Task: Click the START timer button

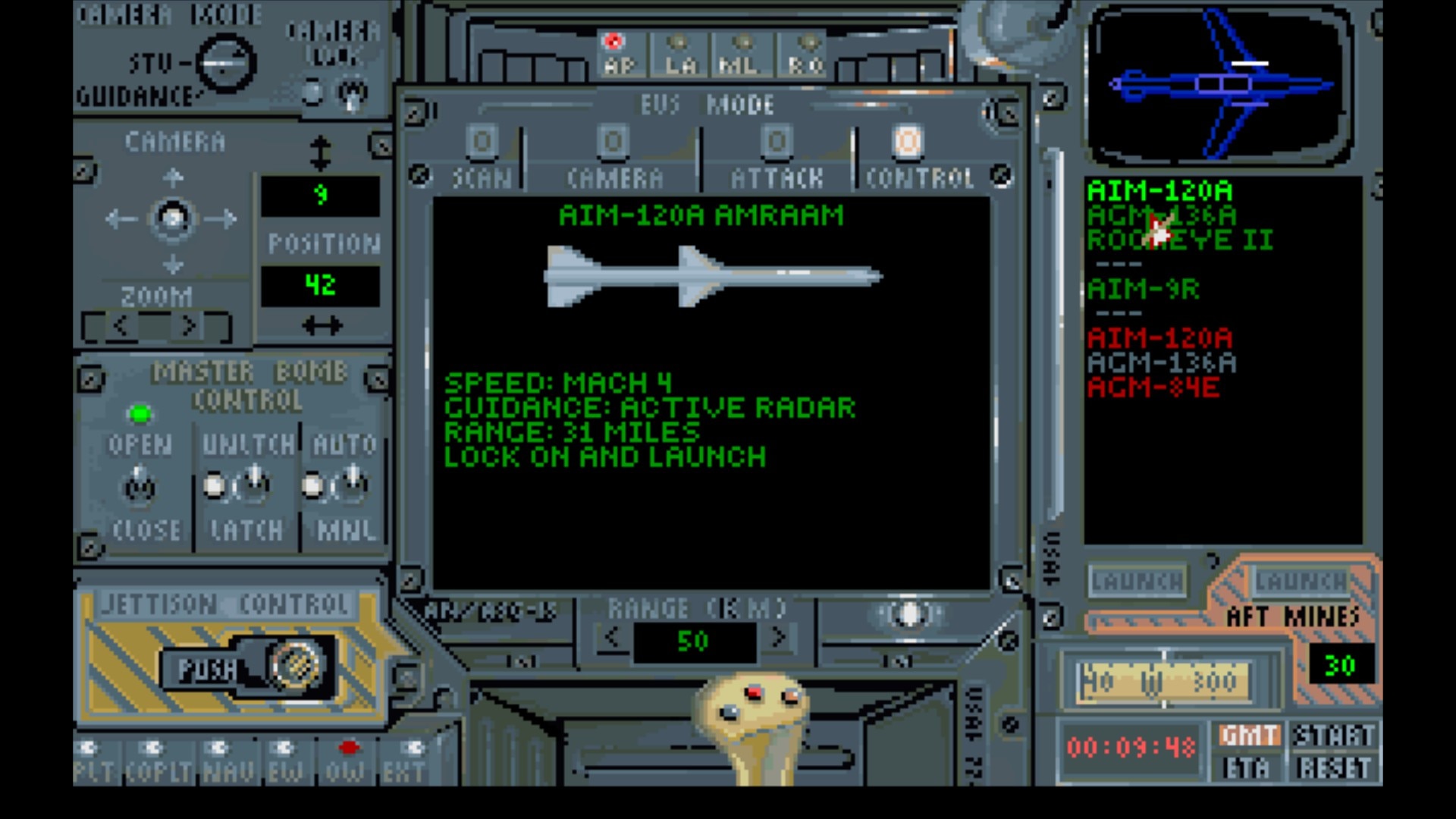Action: tap(1333, 736)
